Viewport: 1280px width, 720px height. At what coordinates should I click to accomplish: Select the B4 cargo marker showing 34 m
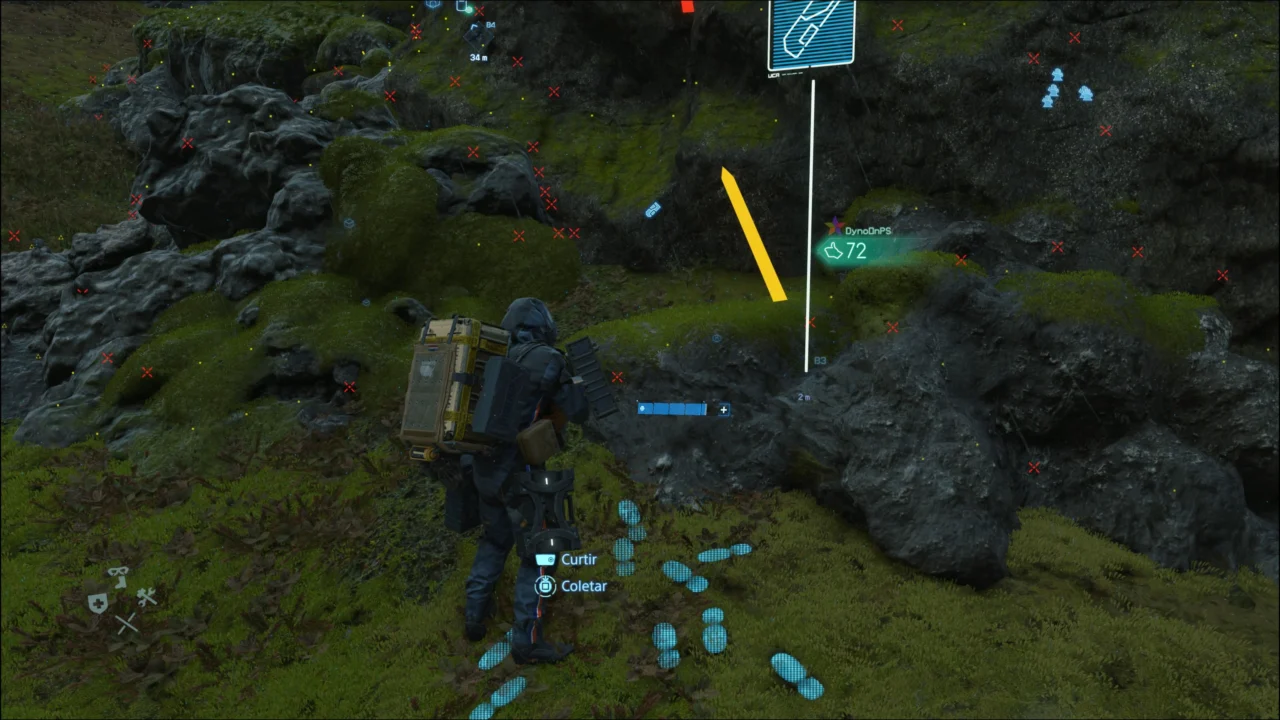pyautogui.click(x=477, y=36)
